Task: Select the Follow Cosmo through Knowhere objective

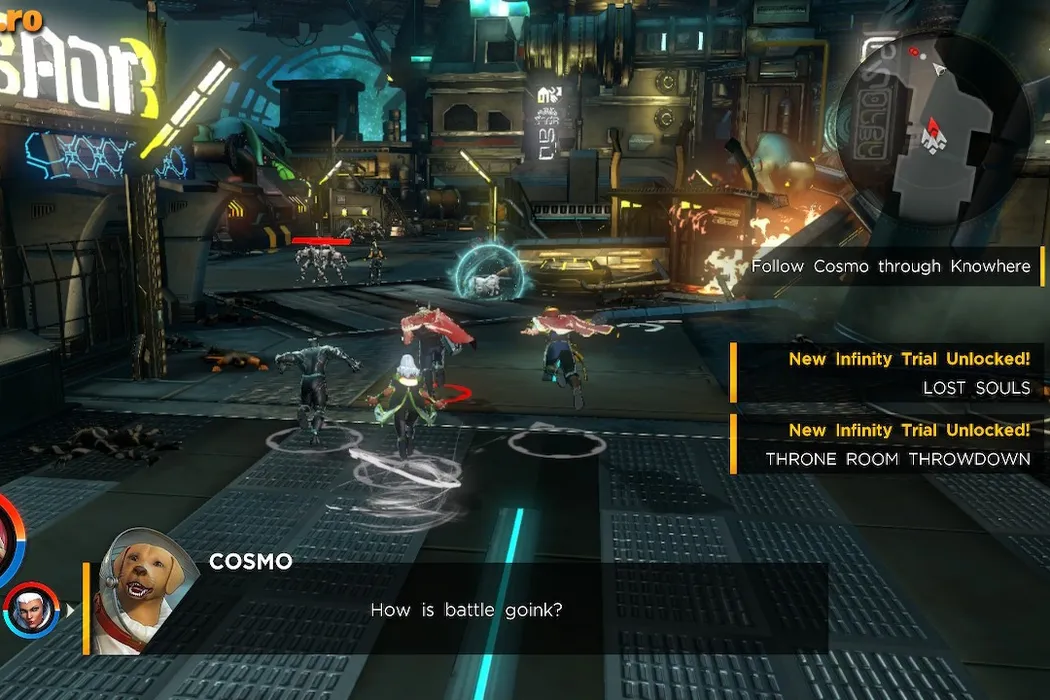Action: tap(890, 267)
